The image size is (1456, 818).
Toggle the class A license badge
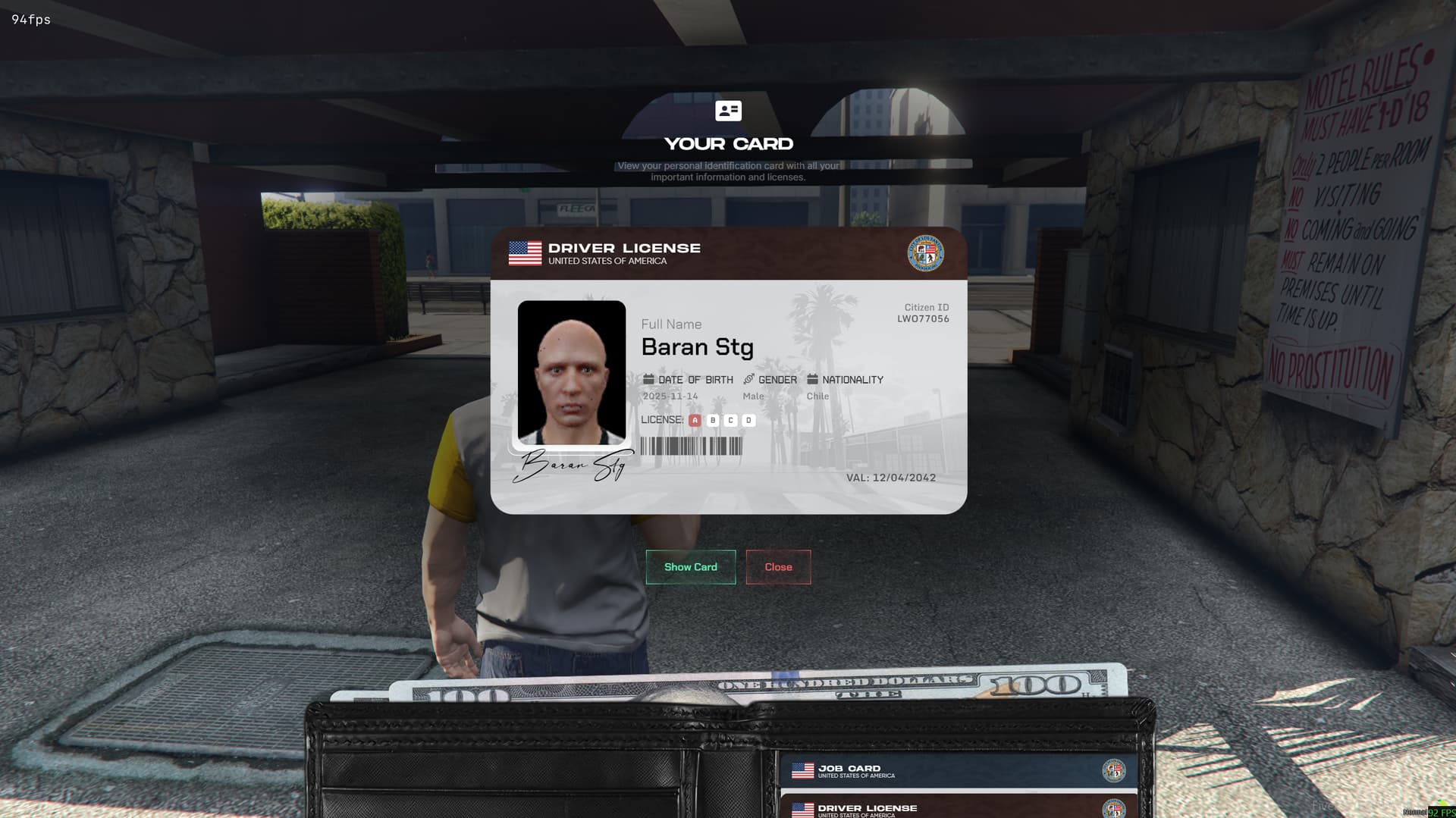pyautogui.click(x=695, y=419)
